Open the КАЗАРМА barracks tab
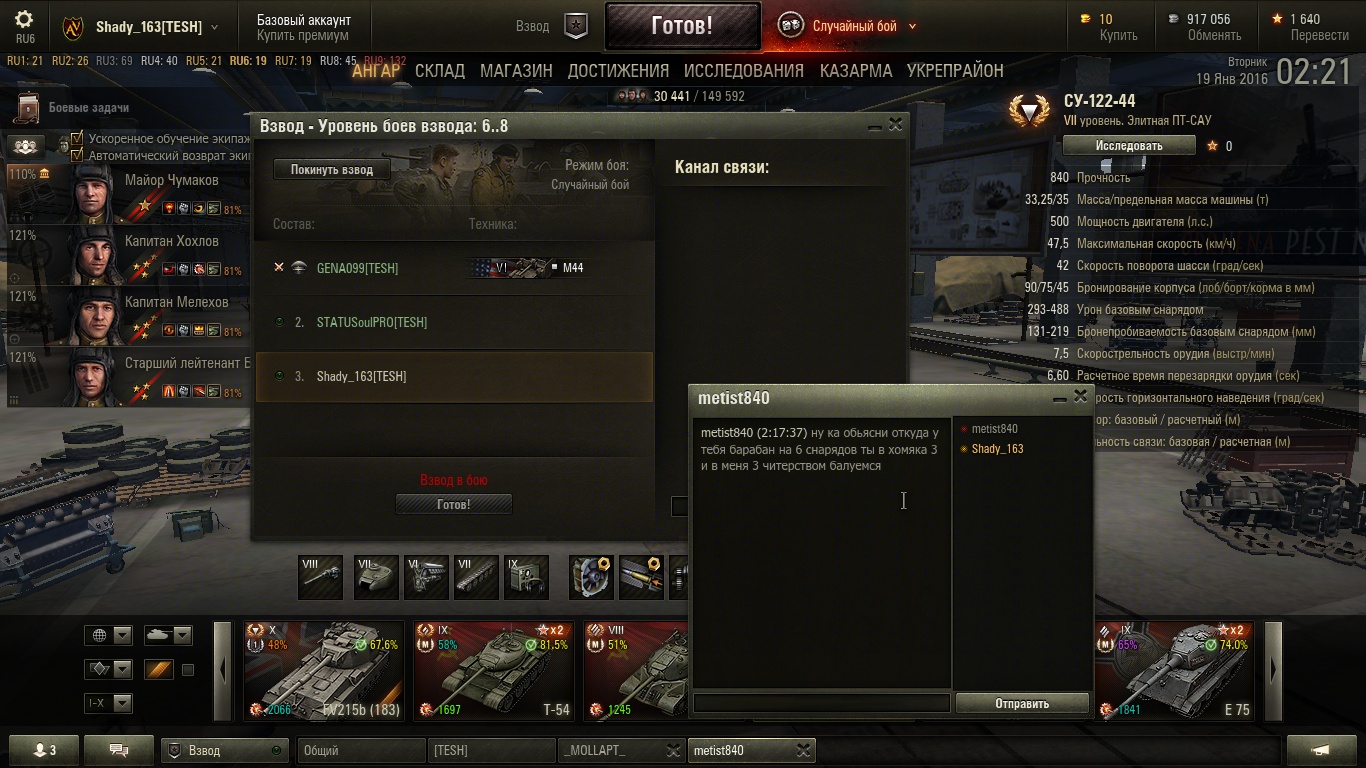Screen dimensions: 1366x768 point(855,71)
